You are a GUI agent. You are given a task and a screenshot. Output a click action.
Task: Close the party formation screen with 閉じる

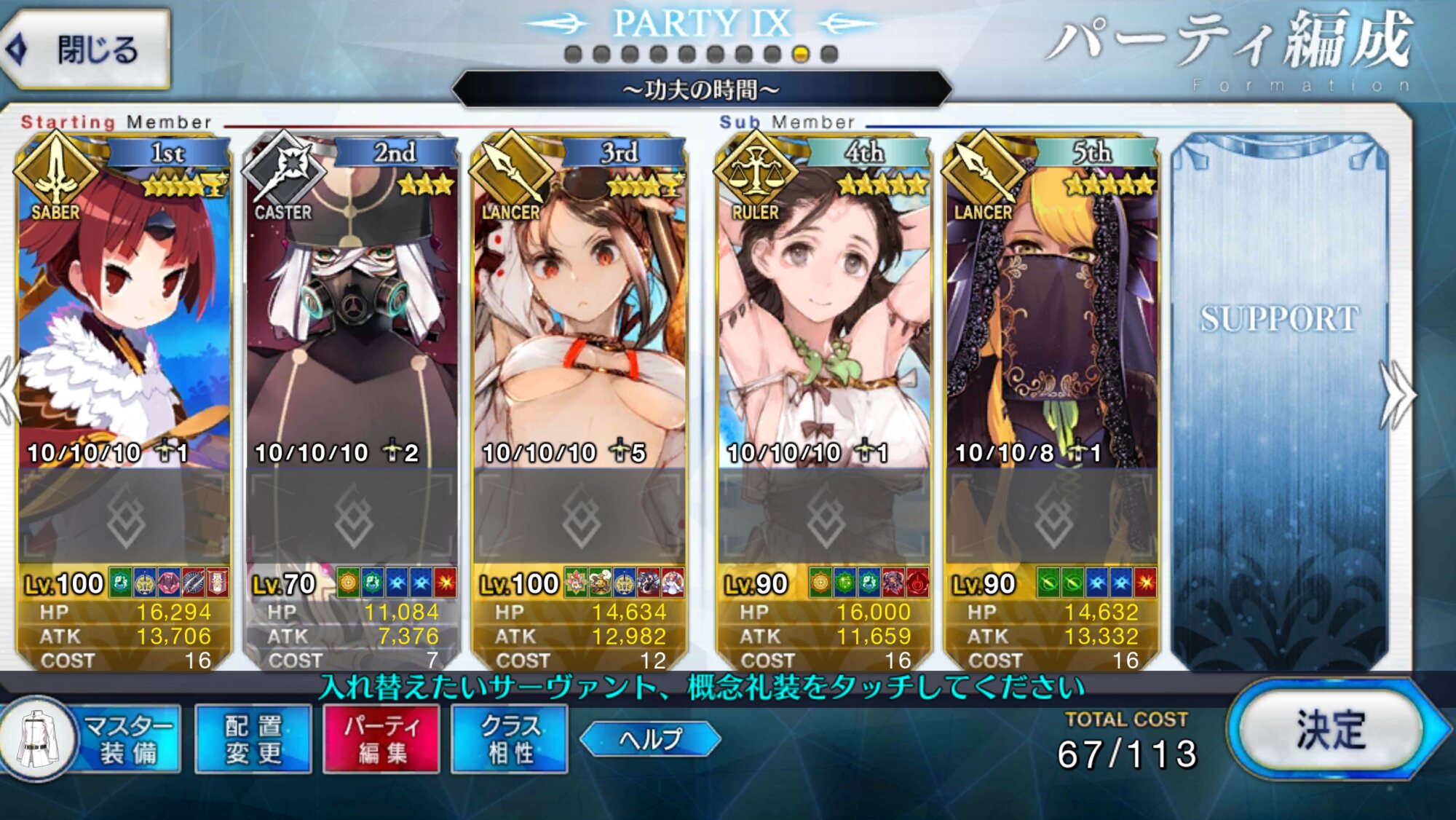87,50
